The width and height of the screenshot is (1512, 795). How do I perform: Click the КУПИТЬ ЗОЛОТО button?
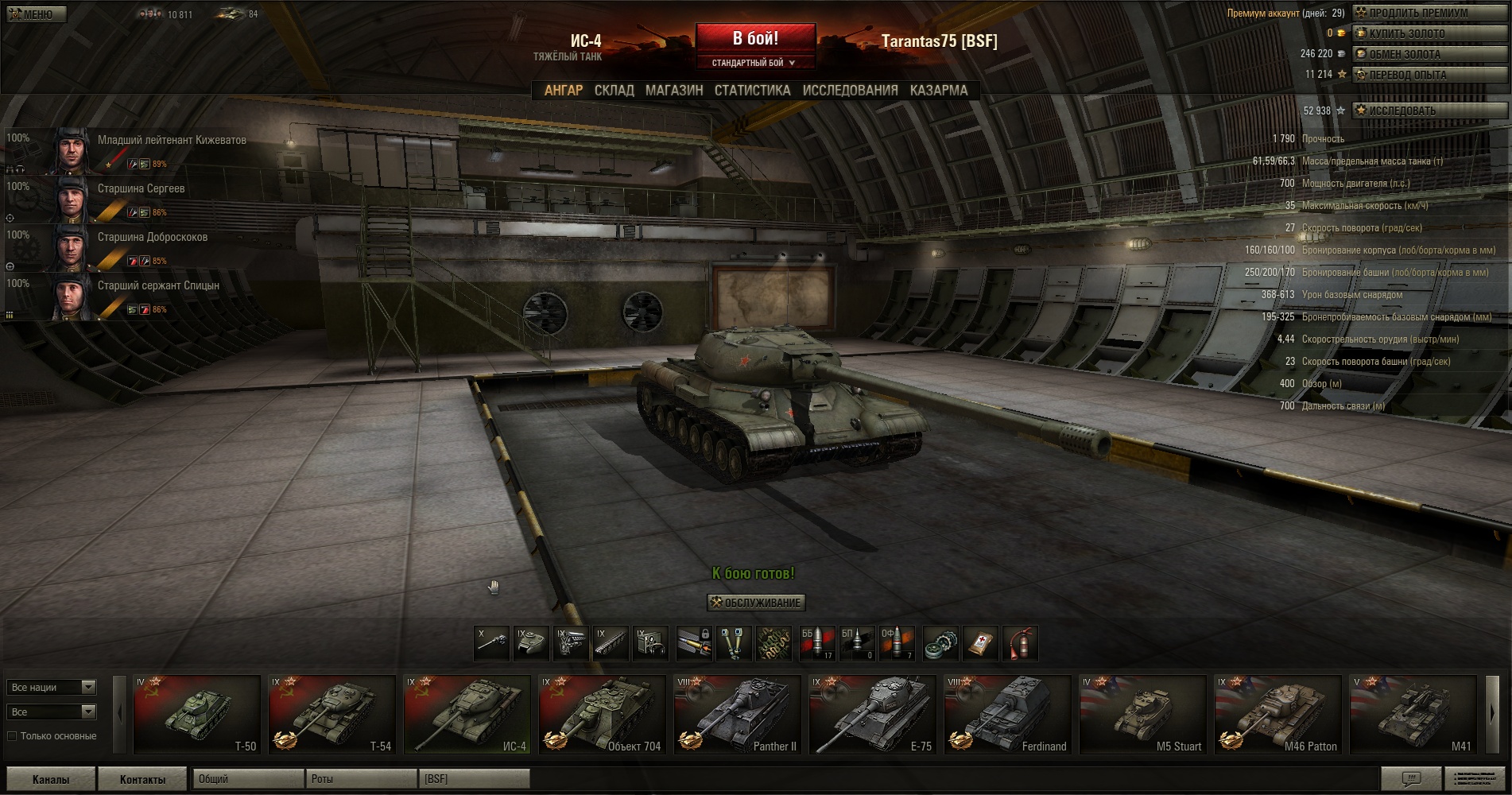(1429, 33)
